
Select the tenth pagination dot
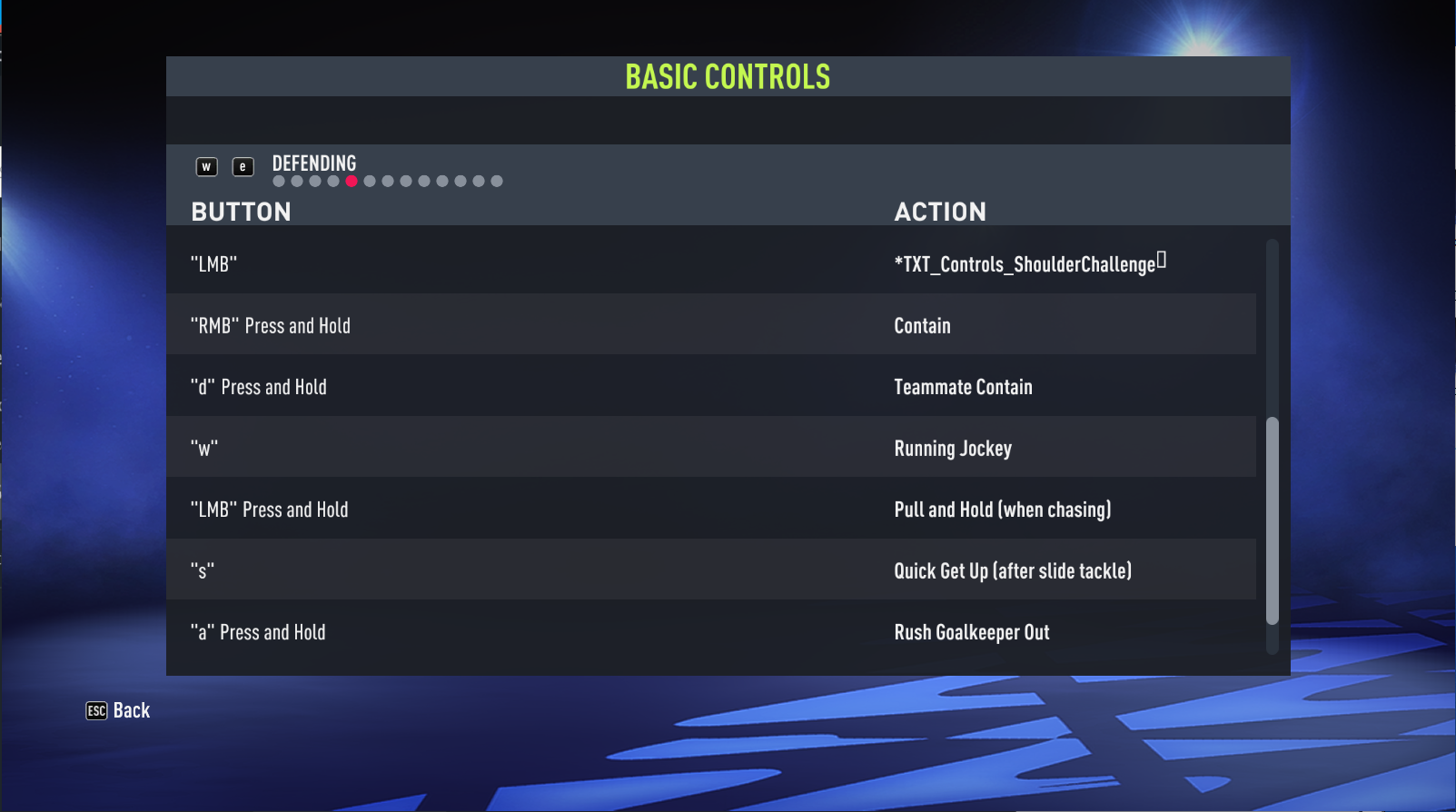click(x=441, y=181)
